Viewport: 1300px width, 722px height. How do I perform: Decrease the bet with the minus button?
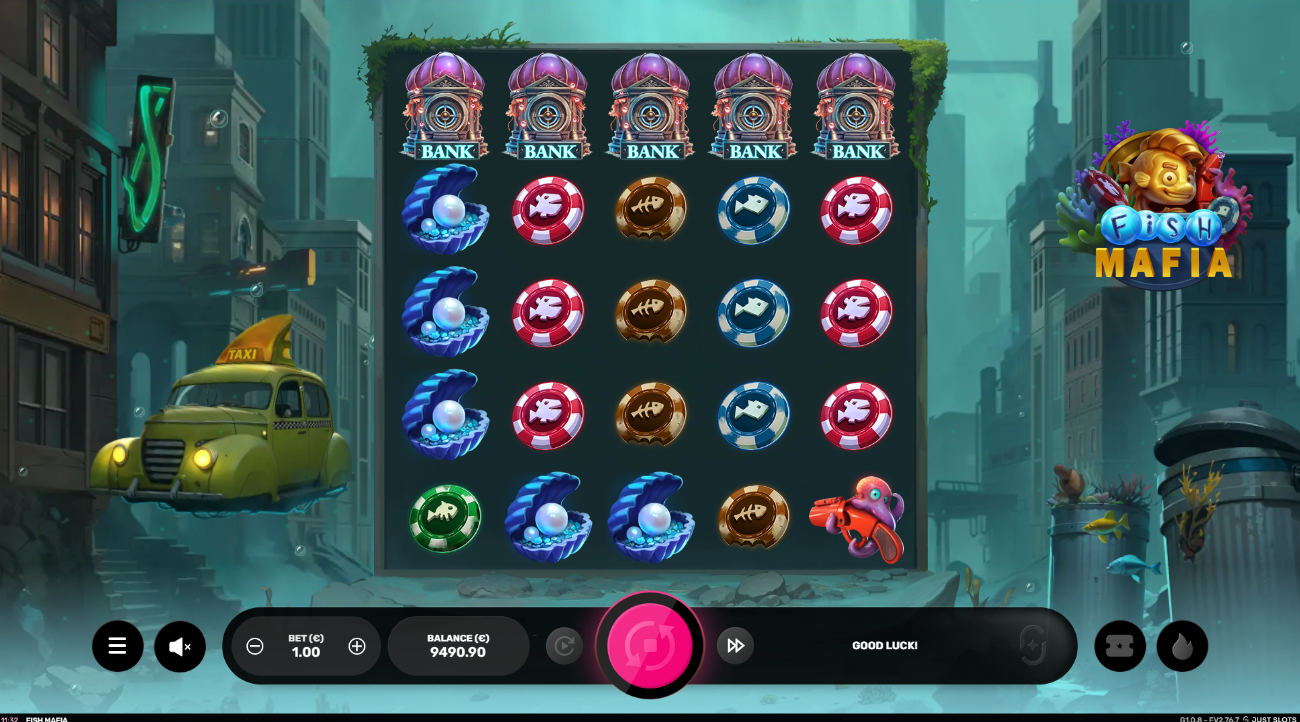(255, 646)
